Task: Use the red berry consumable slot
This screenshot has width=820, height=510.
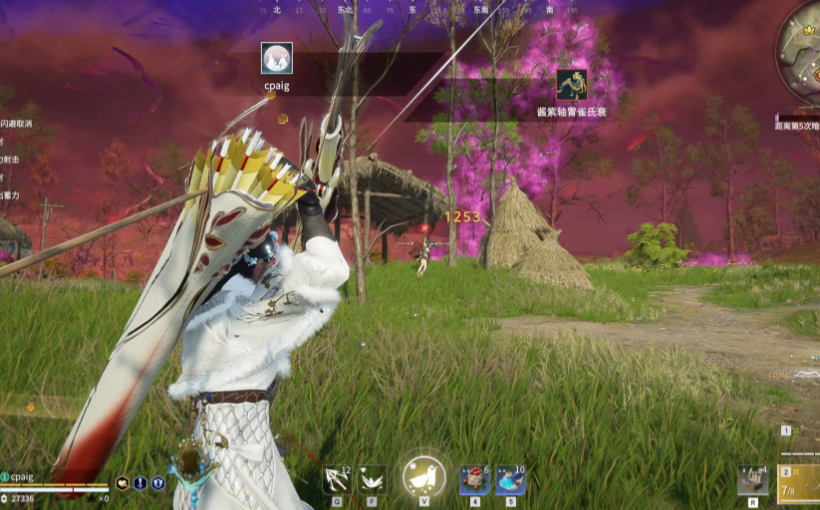Action: point(474,481)
